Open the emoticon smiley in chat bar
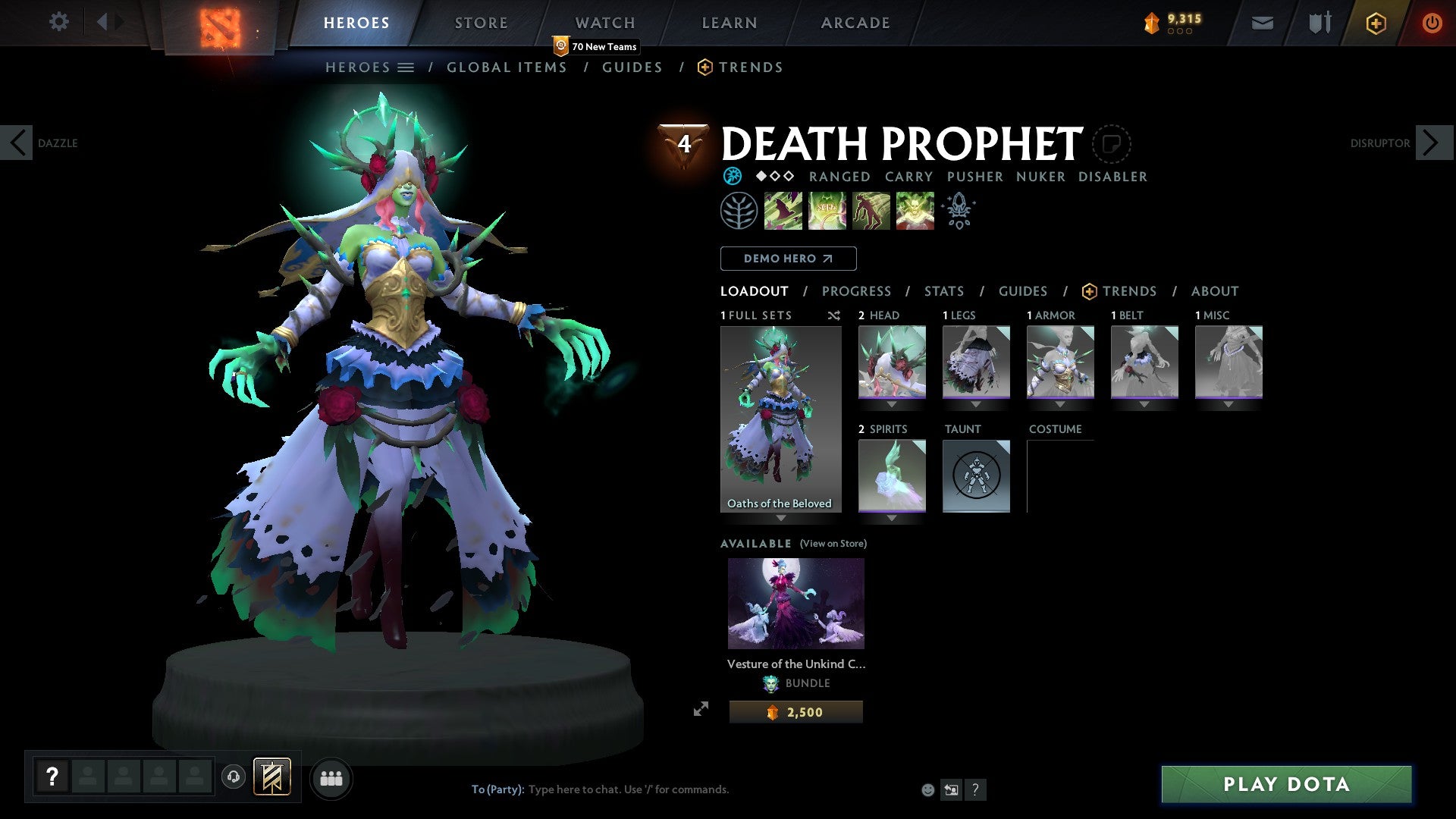Viewport: 1456px width, 819px height. pyautogui.click(x=927, y=789)
